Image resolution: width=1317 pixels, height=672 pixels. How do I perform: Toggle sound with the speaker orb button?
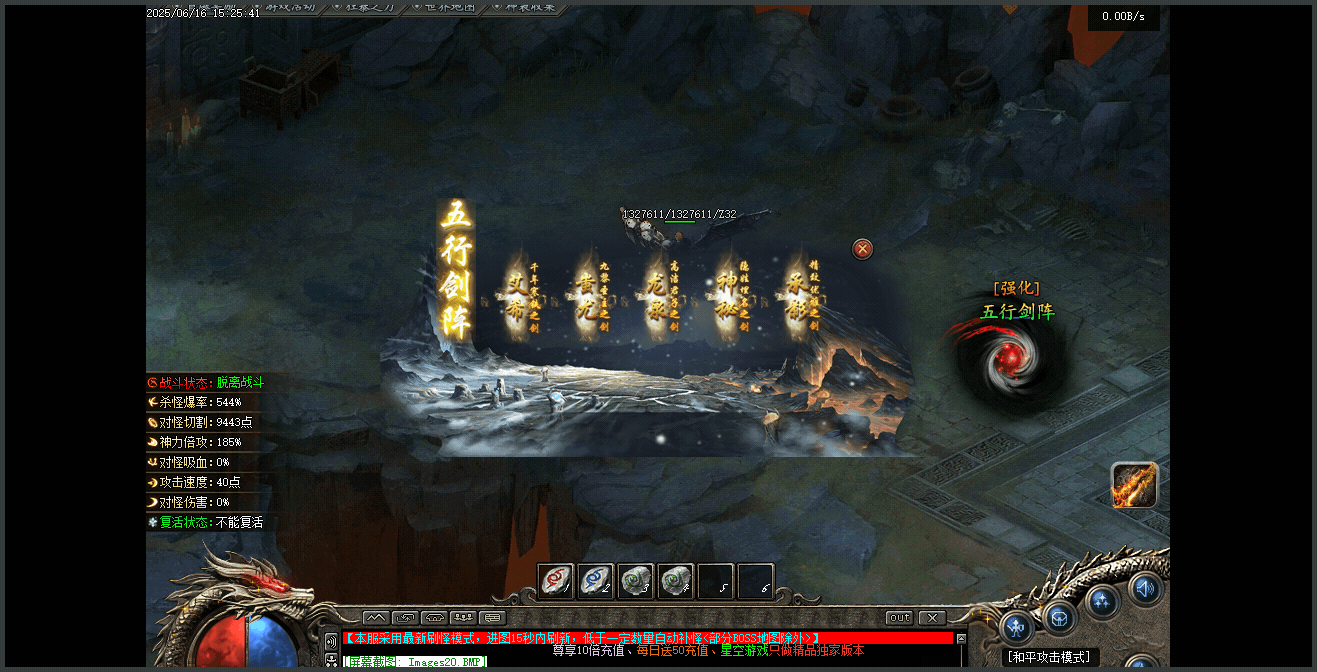pos(1145,589)
